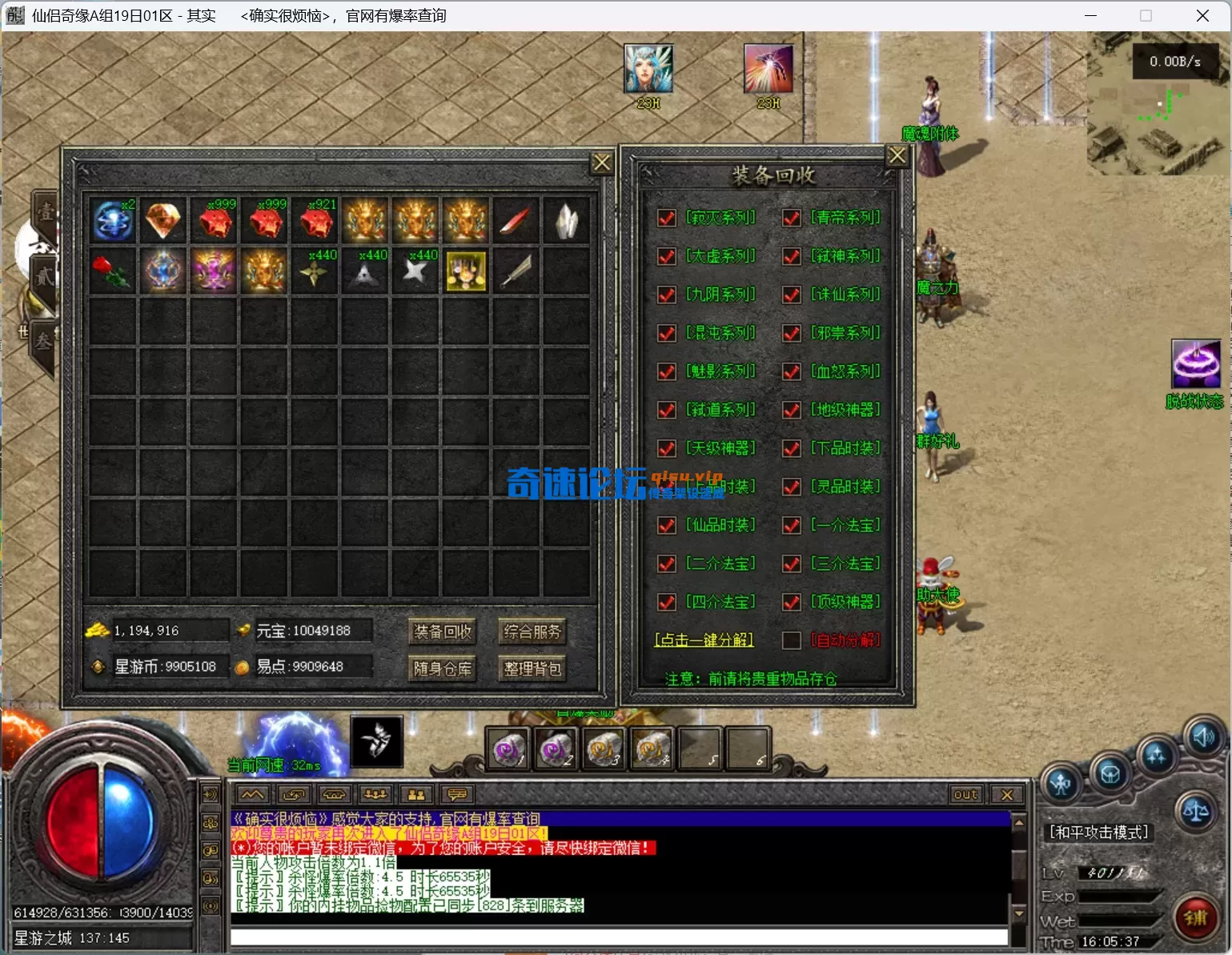This screenshot has height=955, width=1232.
Task: Uncheck the 寂灭系列 recycle option
Action: coord(666,218)
